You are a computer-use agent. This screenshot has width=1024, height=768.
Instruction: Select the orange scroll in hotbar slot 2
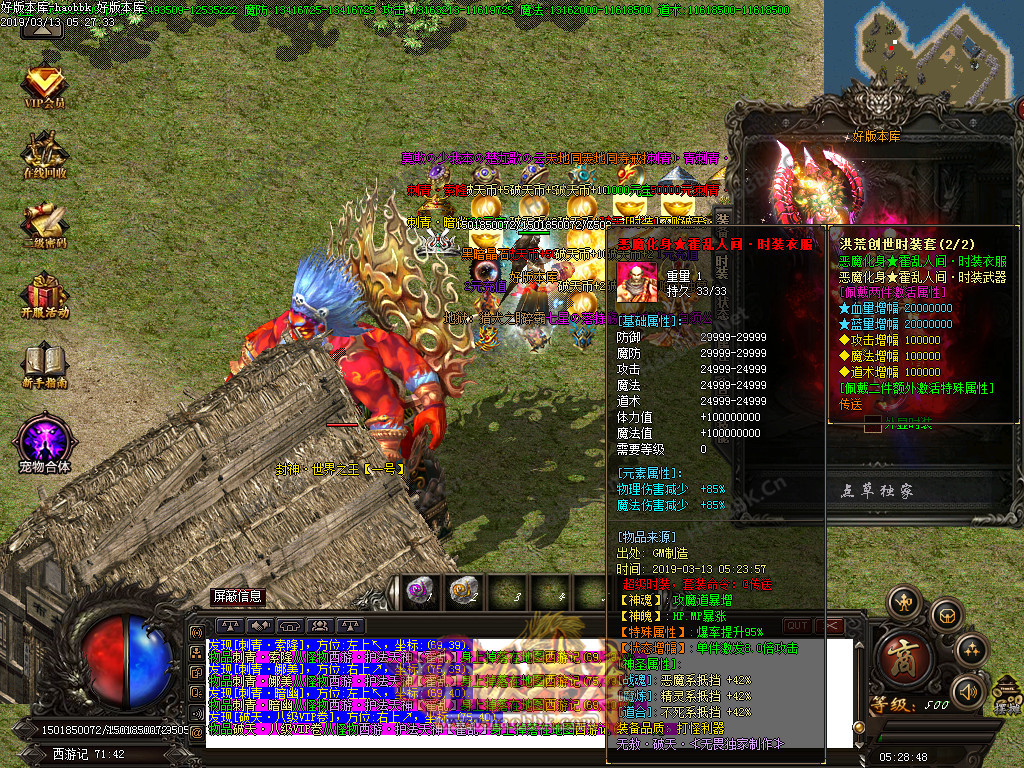462,592
